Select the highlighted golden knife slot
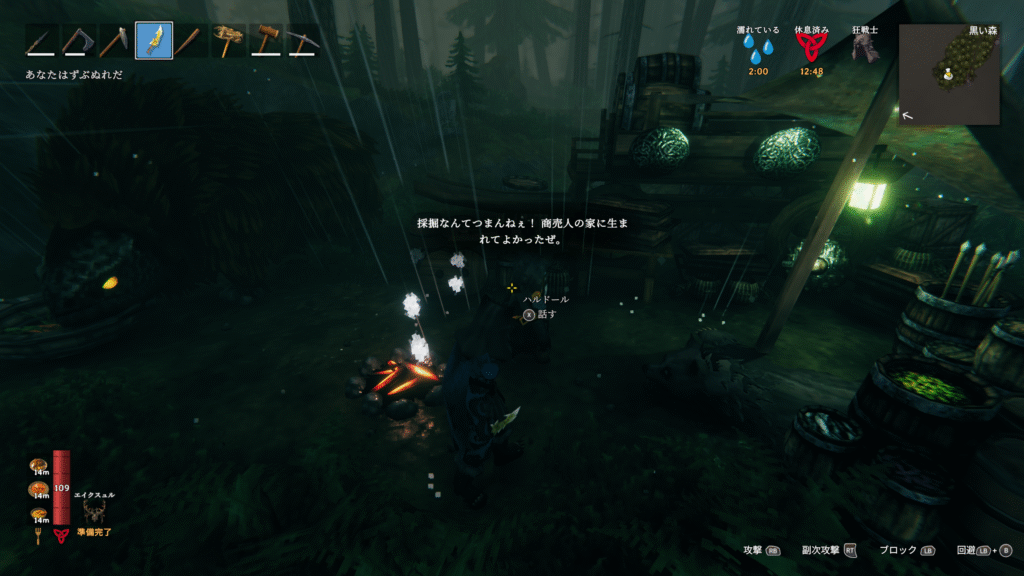Screen dimensions: 1024x576 (154, 41)
